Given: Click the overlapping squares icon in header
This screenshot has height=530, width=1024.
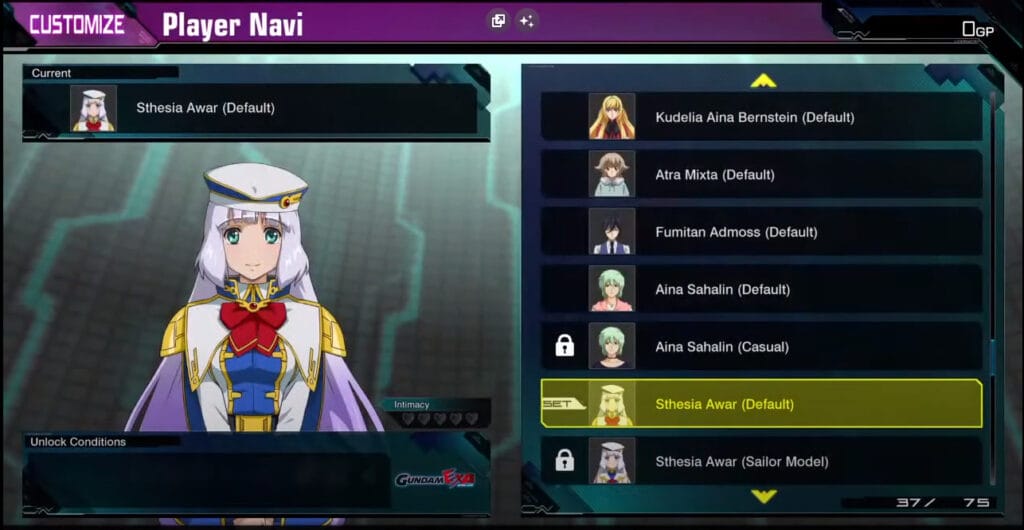Looking at the screenshot, I should 498,21.
